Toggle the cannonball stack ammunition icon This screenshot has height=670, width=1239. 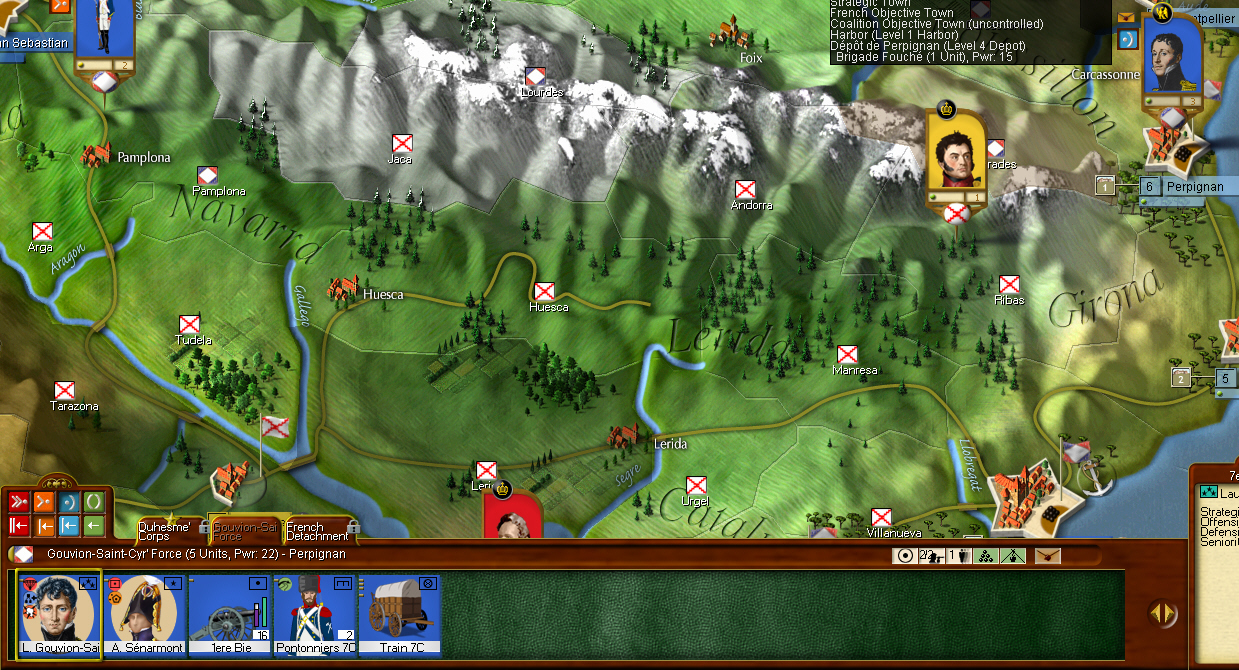coord(985,556)
